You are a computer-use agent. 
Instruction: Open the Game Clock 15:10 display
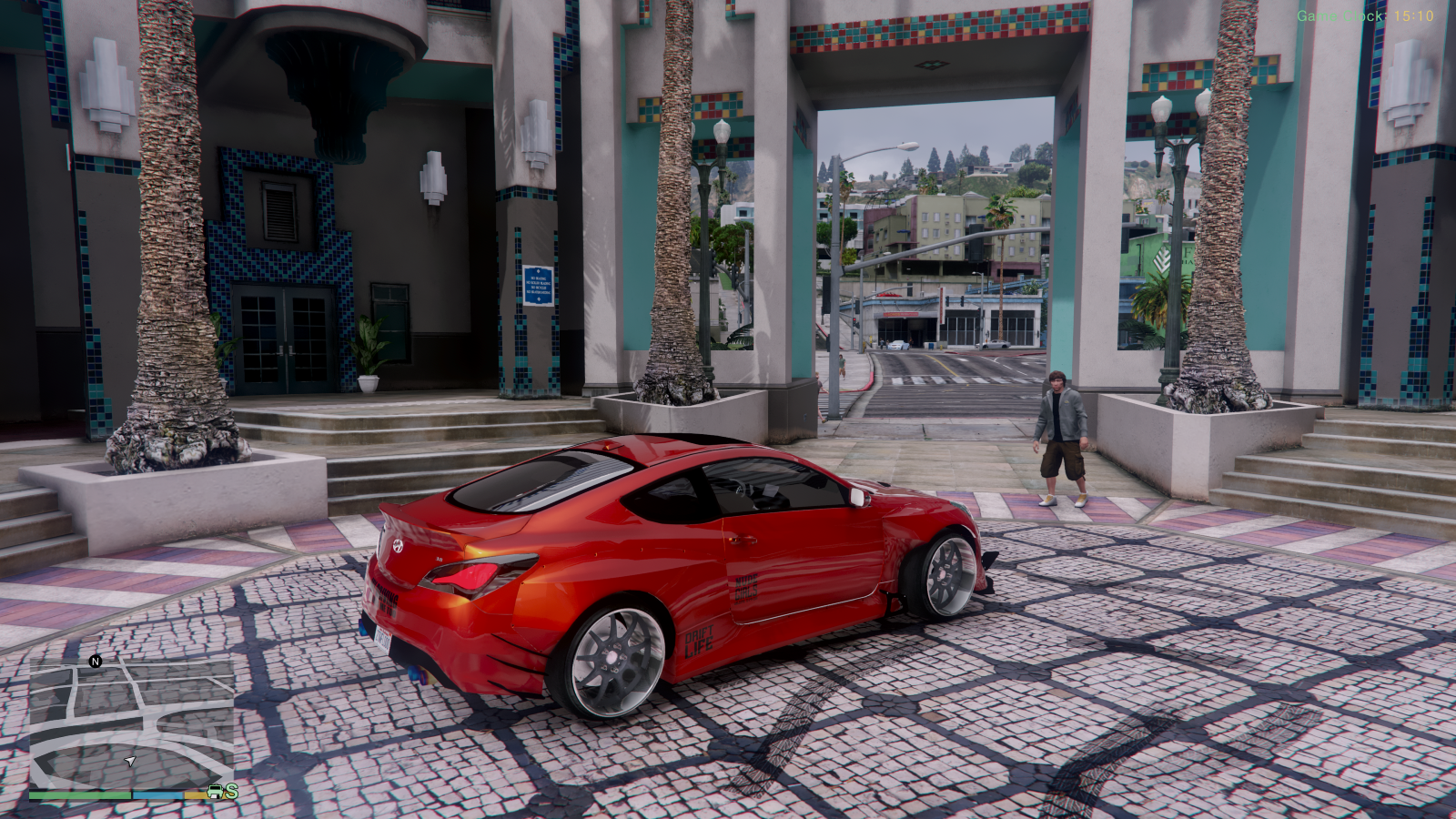[x=1365, y=15]
